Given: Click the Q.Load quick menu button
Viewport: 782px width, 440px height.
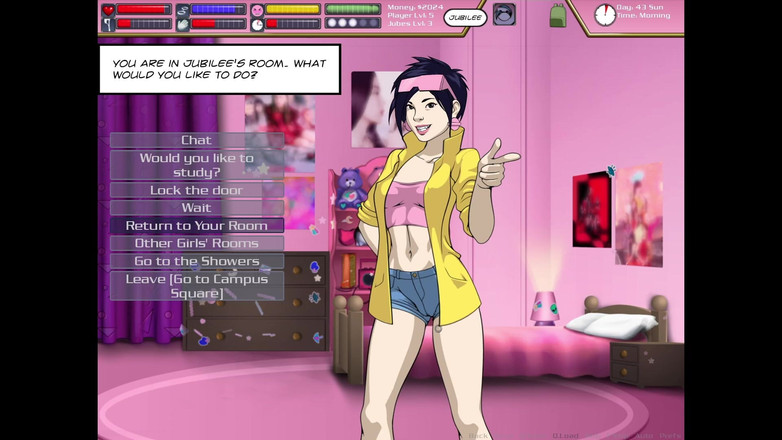Looking at the screenshot, I should coord(566,435).
